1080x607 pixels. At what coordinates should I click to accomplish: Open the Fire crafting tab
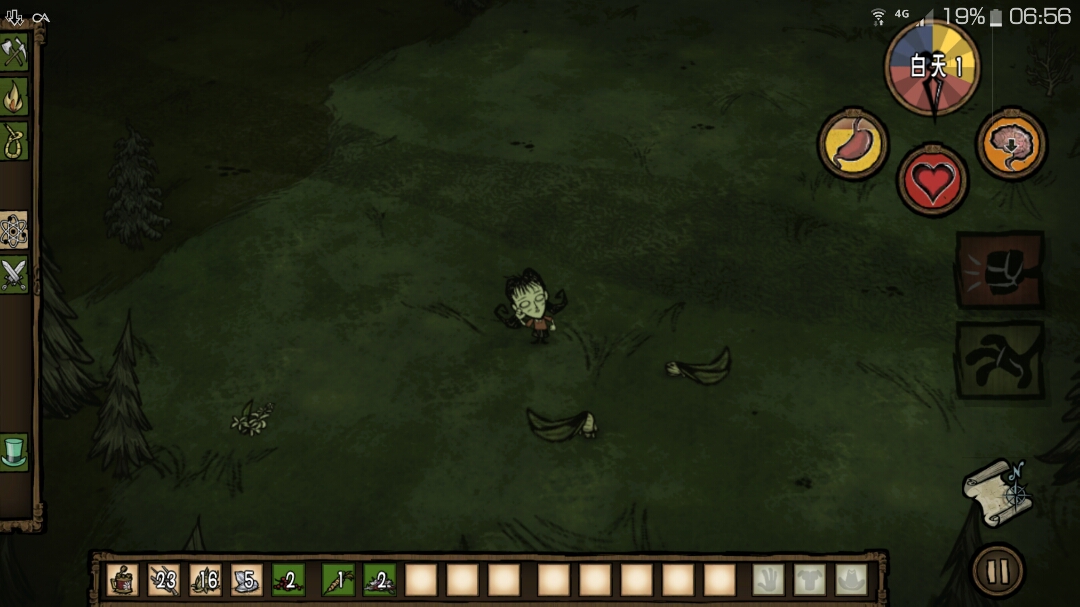click(14, 97)
